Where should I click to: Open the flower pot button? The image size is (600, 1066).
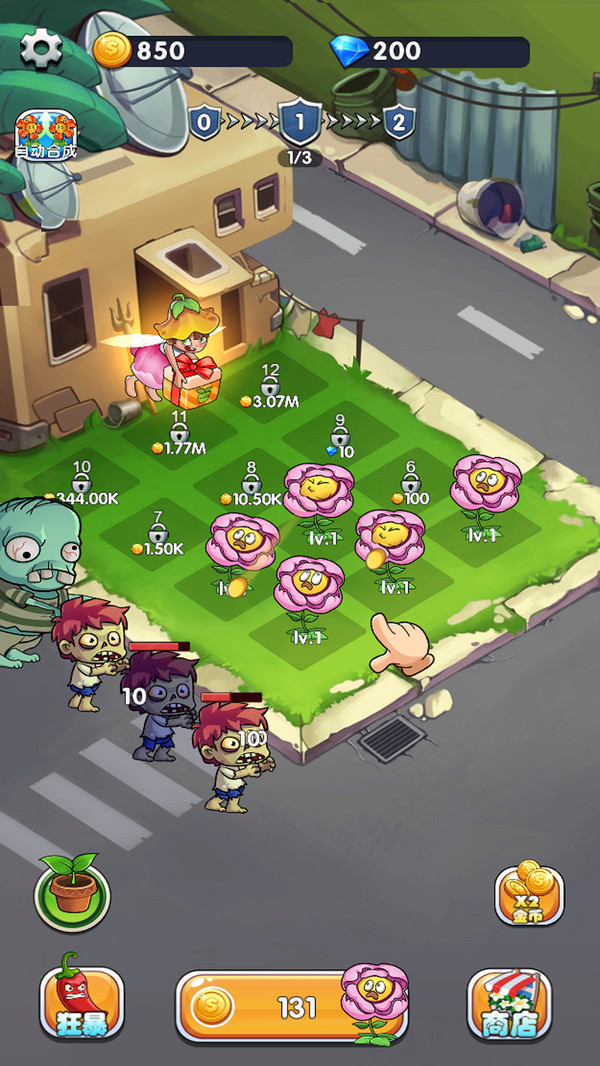point(71,890)
